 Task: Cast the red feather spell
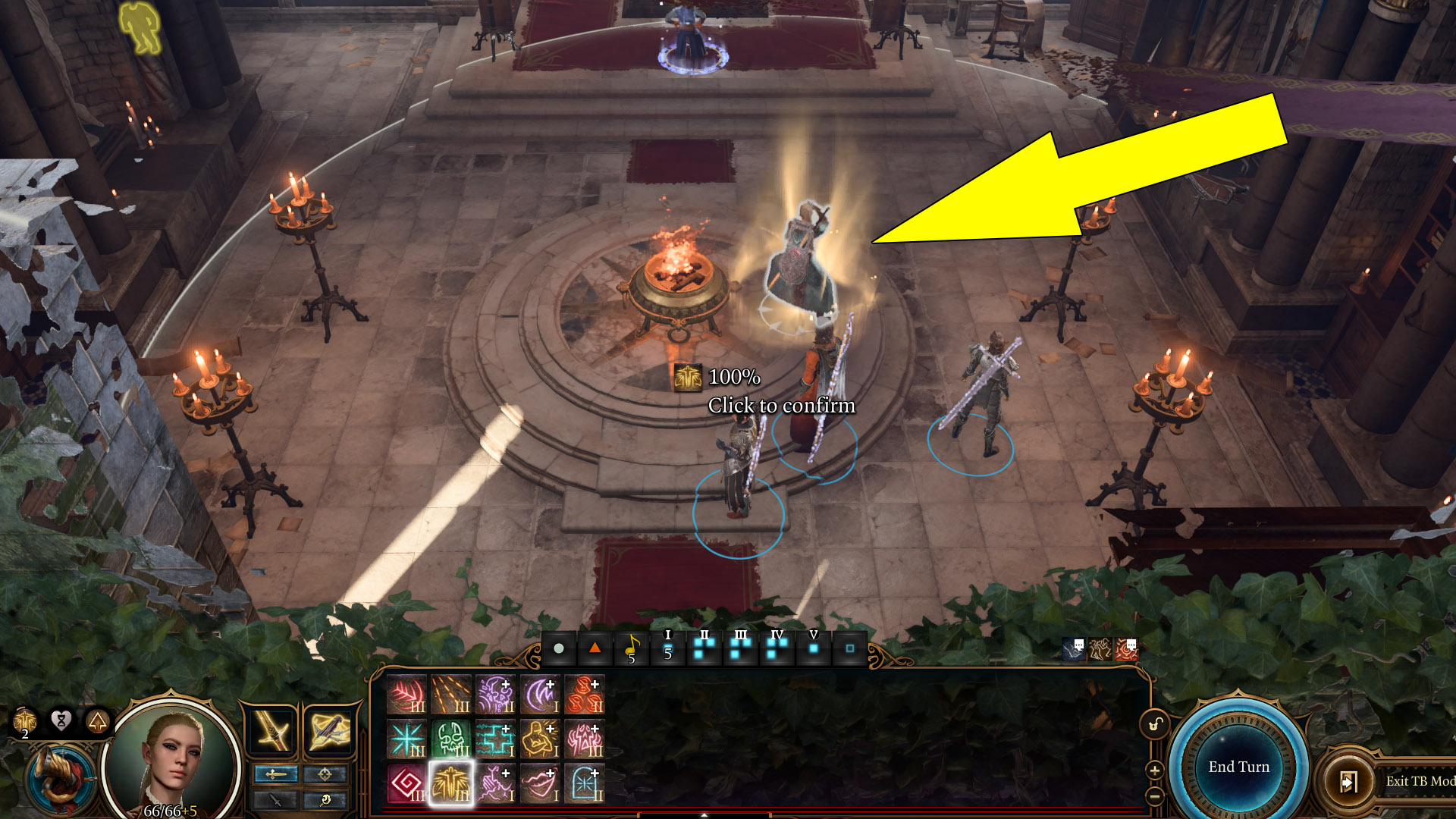pyautogui.click(x=407, y=695)
